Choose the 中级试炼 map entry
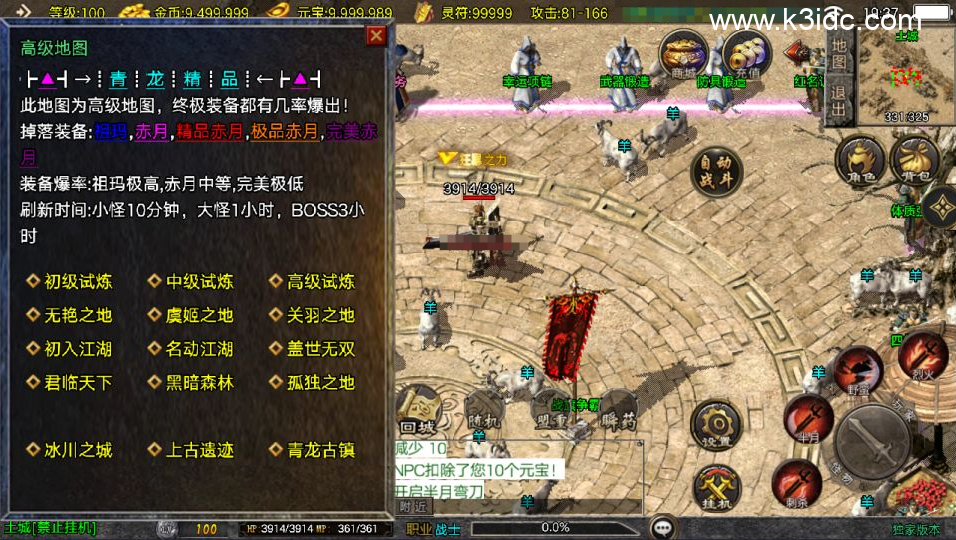This screenshot has height=540, width=956. point(198,282)
